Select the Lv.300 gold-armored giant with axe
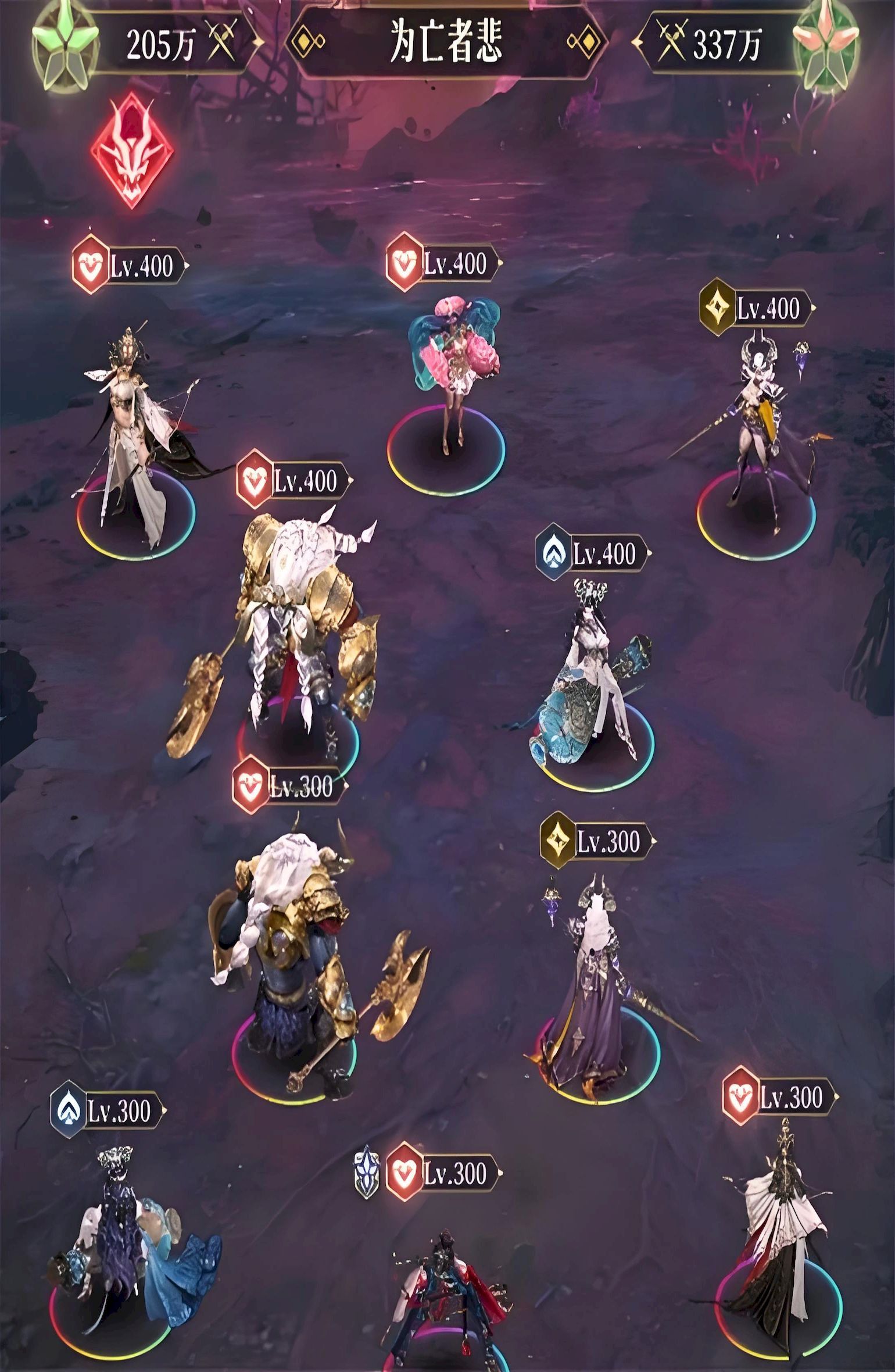Screen dimensions: 895x1372 point(296,953)
